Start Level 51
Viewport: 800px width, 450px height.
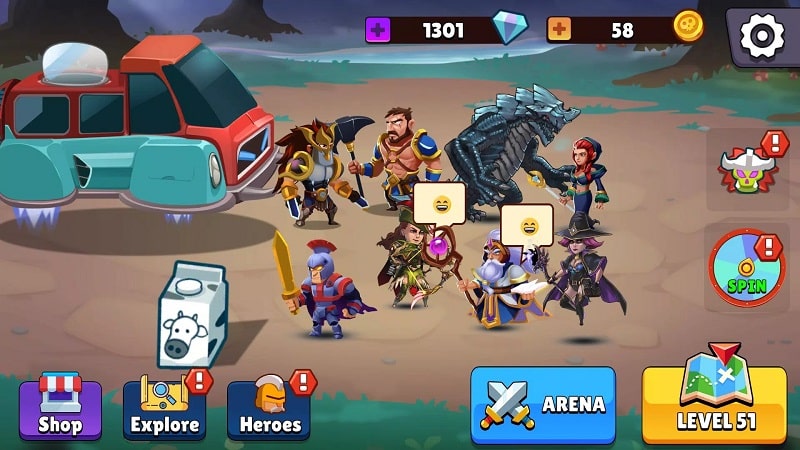[714, 404]
